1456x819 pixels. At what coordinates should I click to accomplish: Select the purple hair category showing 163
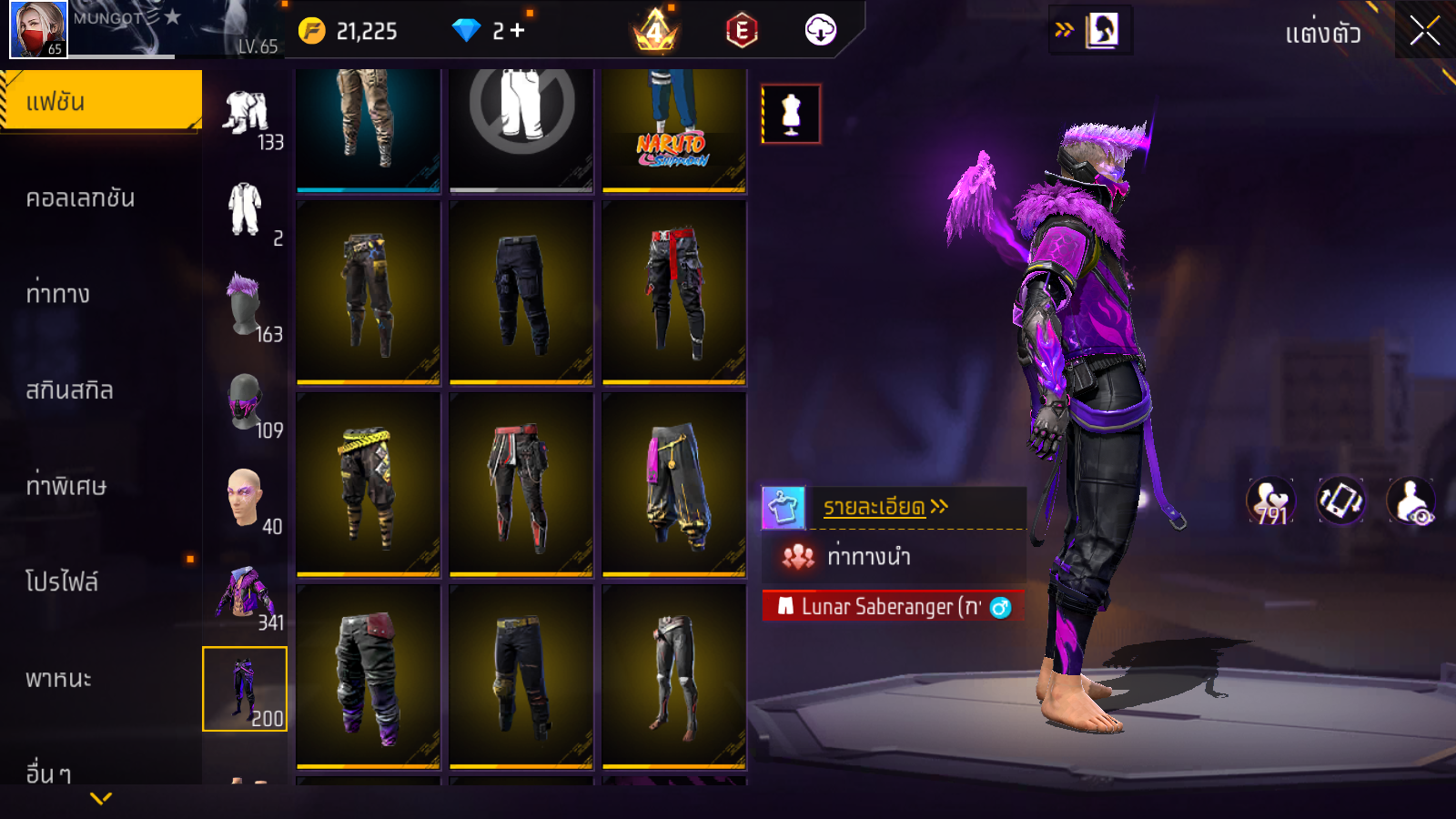(246, 307)
